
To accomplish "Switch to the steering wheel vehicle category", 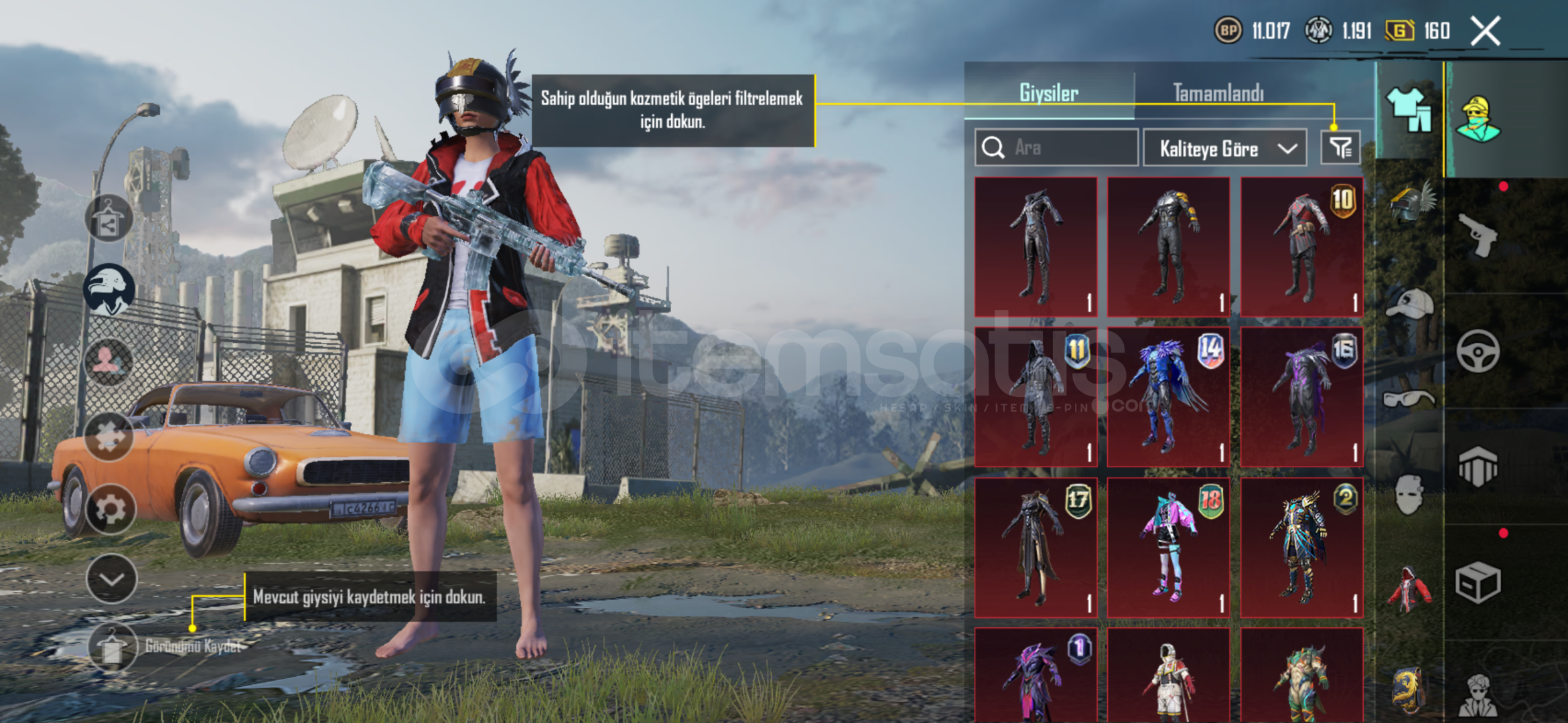I will click(x=1478, y=351).
